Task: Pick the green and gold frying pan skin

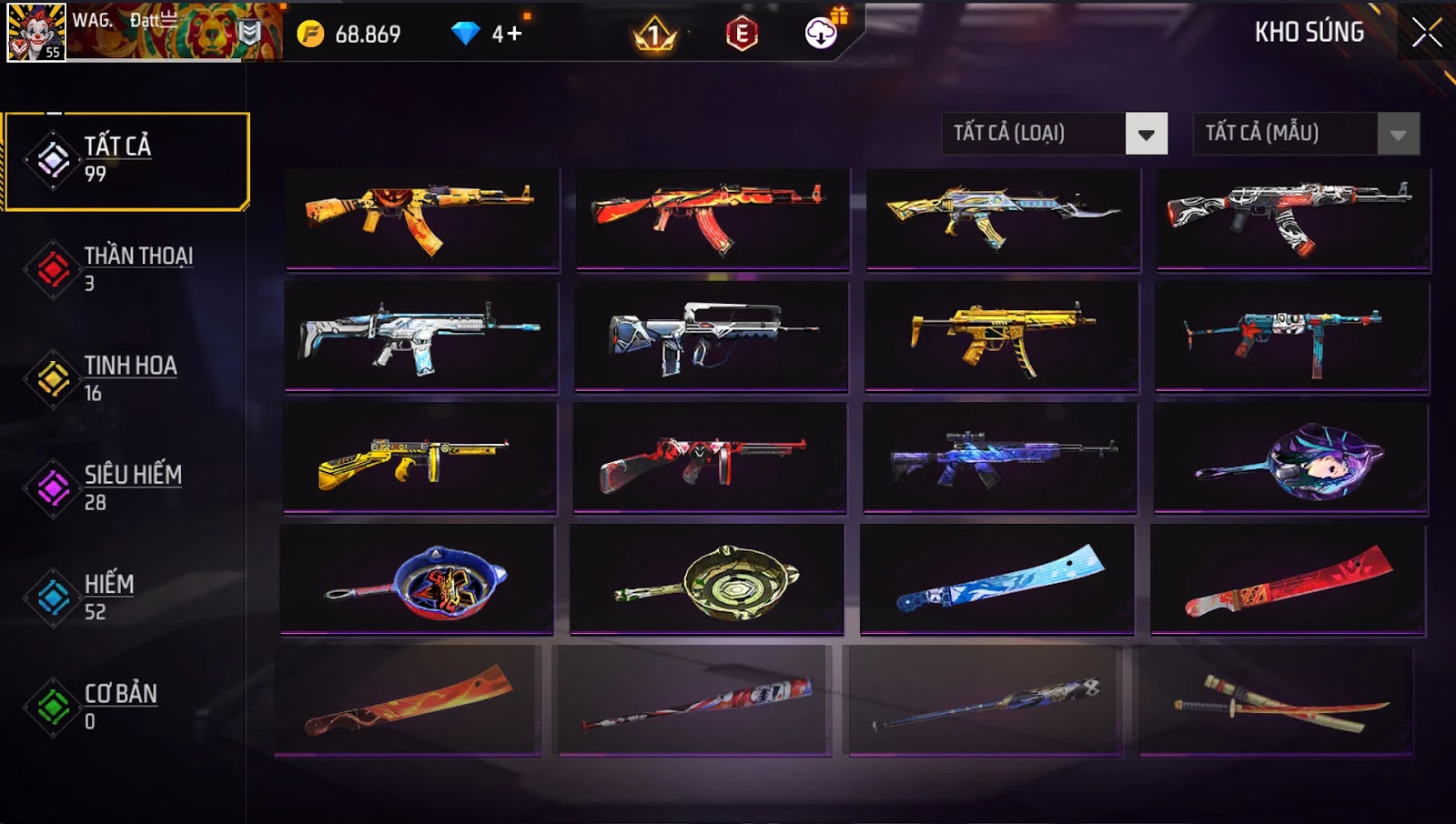Action: 706,579
